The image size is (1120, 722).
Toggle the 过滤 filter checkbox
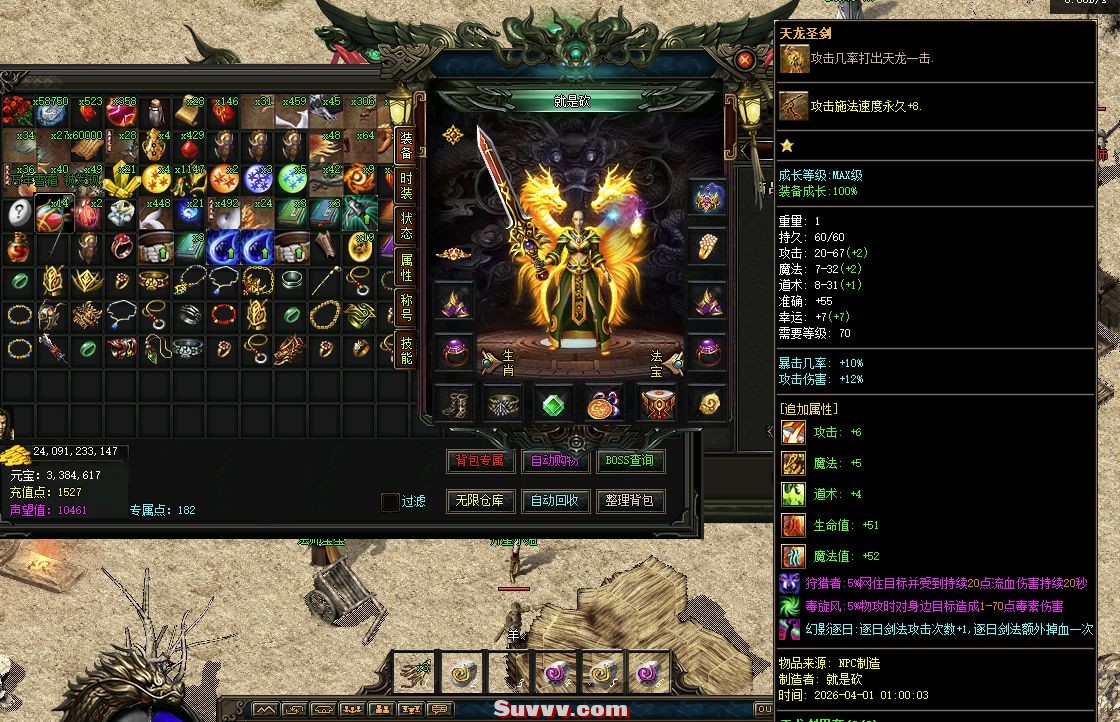(x=390, y=502)
